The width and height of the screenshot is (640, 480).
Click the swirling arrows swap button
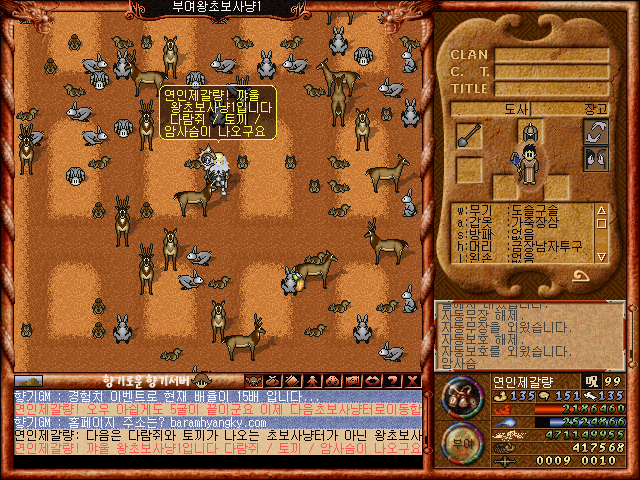click(596, 131)
